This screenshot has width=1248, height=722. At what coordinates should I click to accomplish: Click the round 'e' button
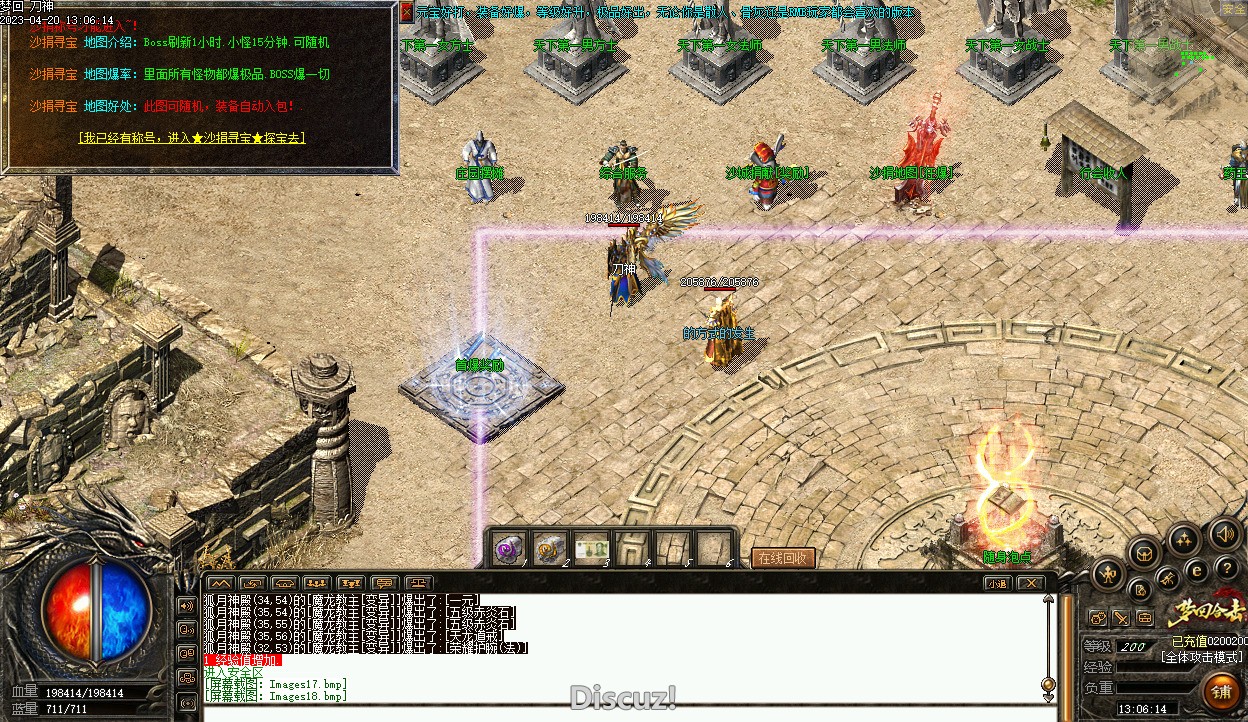tap(1196, 570)
